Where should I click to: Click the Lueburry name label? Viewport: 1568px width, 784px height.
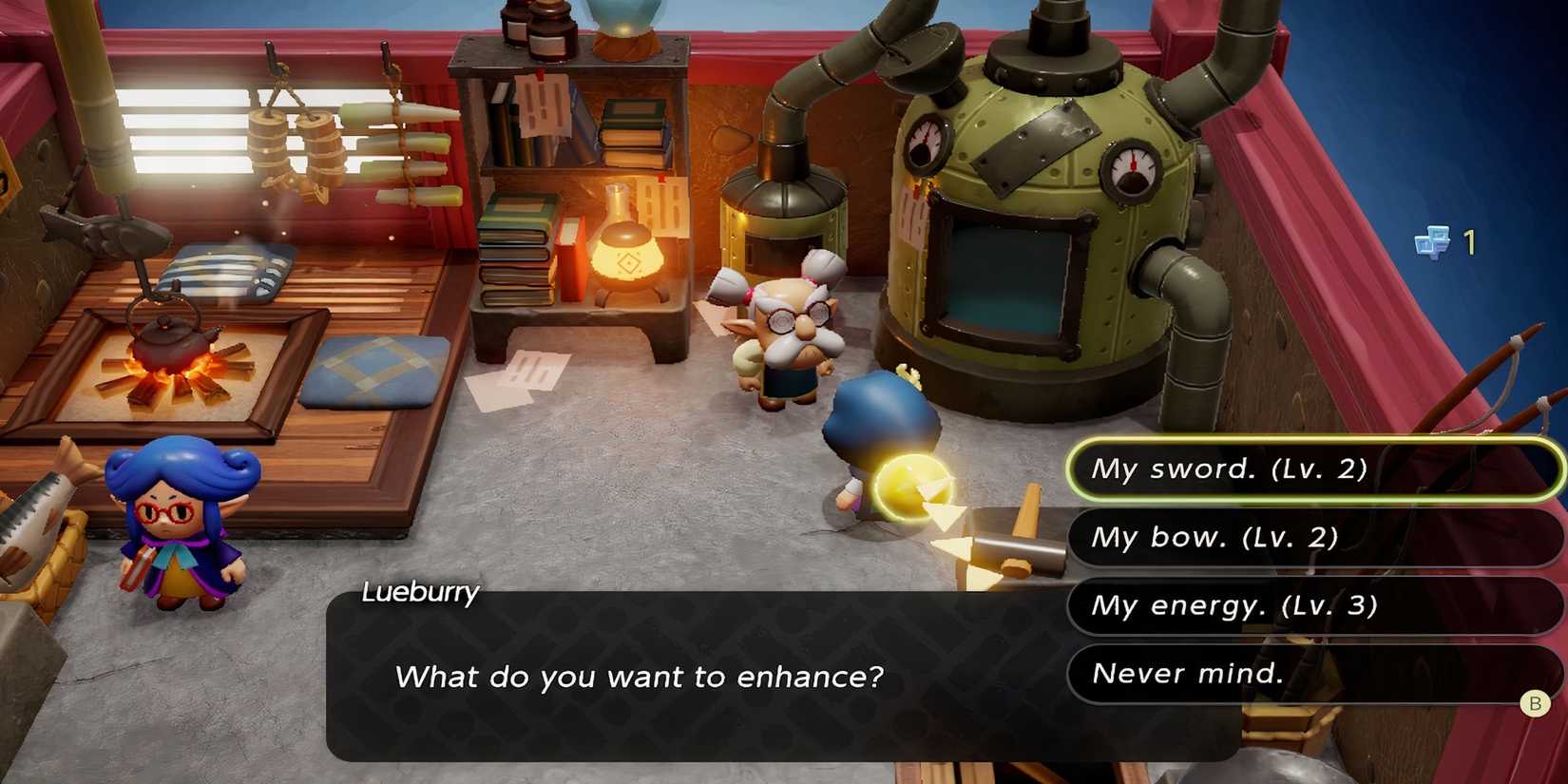point(420,593)
